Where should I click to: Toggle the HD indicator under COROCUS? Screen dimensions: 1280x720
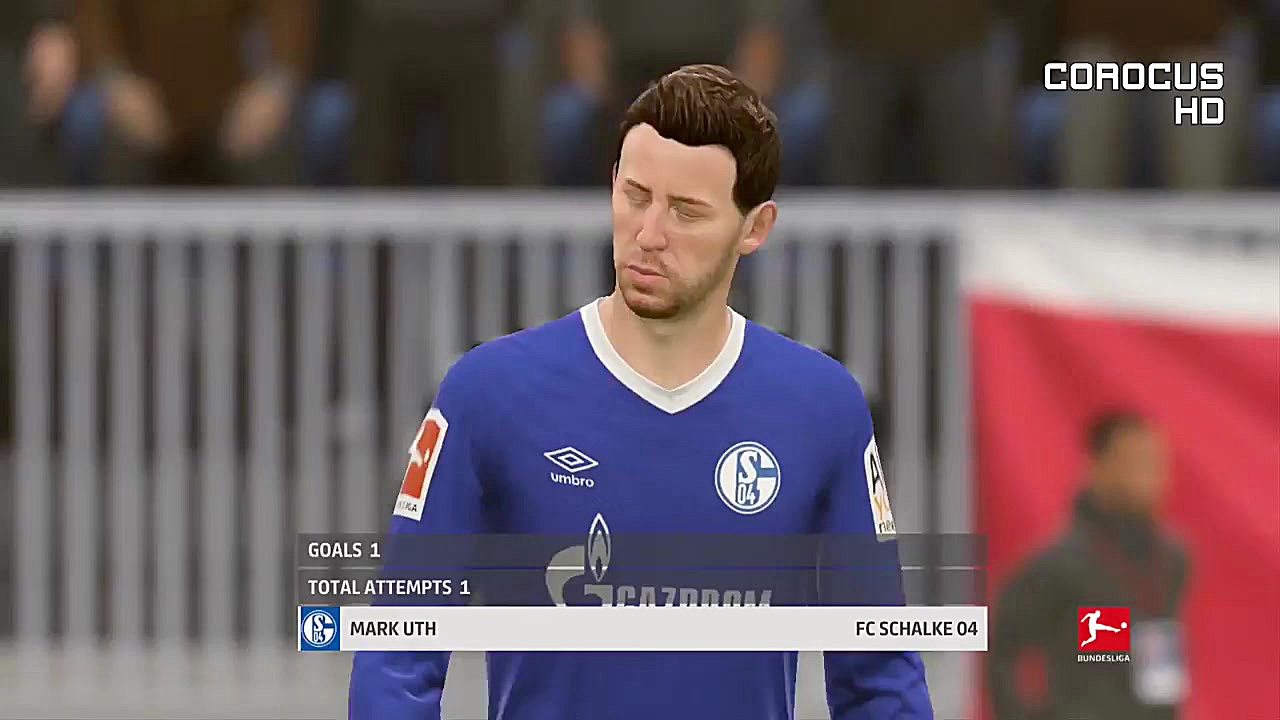pos(1200,112)
